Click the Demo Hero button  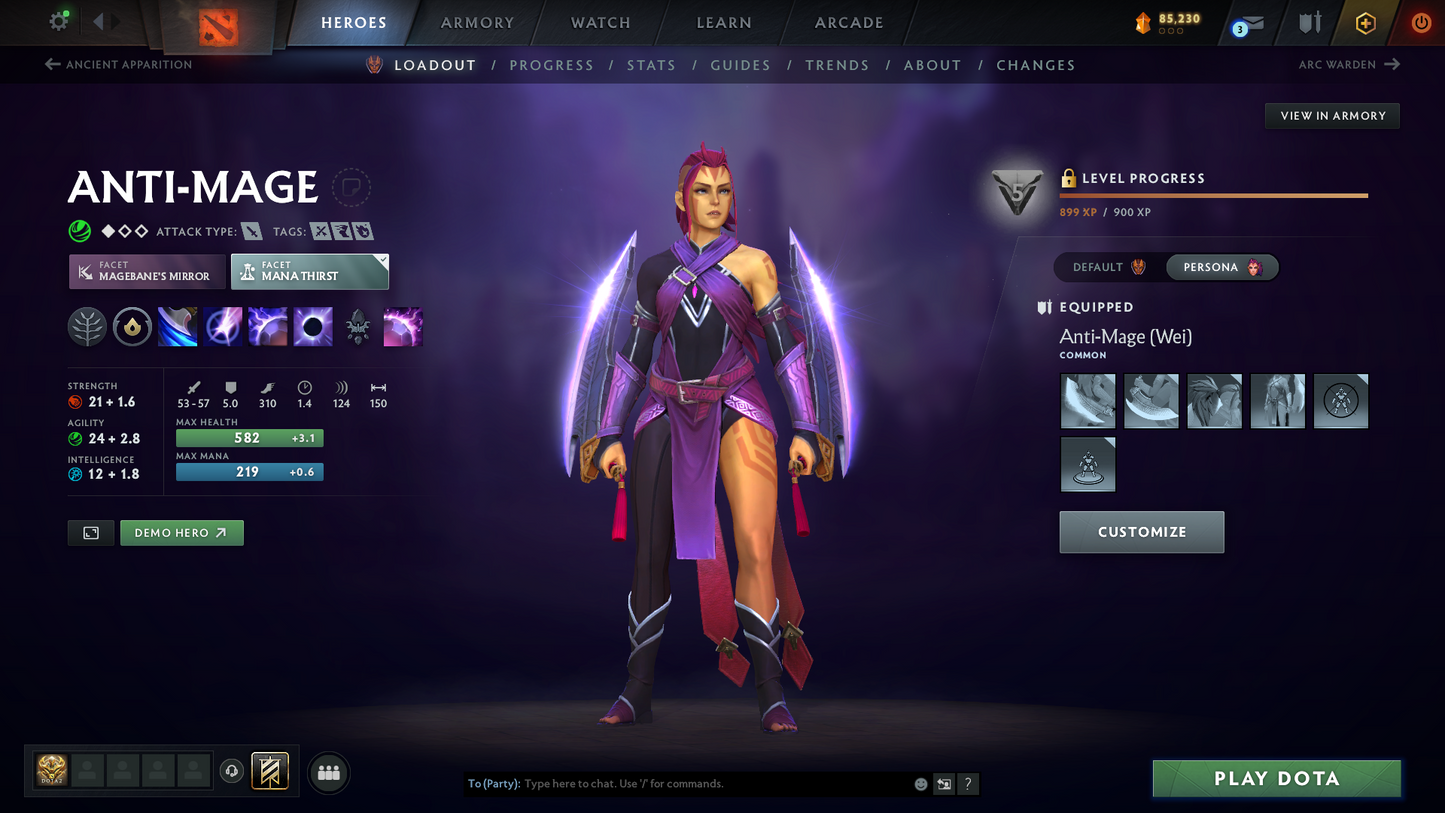tap(182, 532)
